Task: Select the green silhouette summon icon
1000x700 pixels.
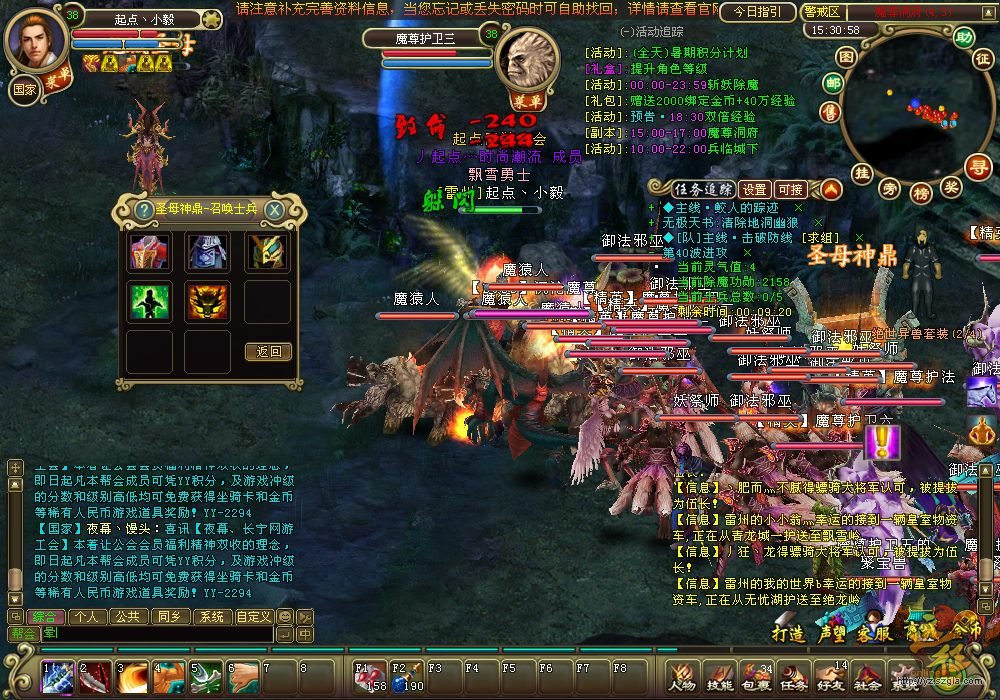Action: click(x=149, y=301)
